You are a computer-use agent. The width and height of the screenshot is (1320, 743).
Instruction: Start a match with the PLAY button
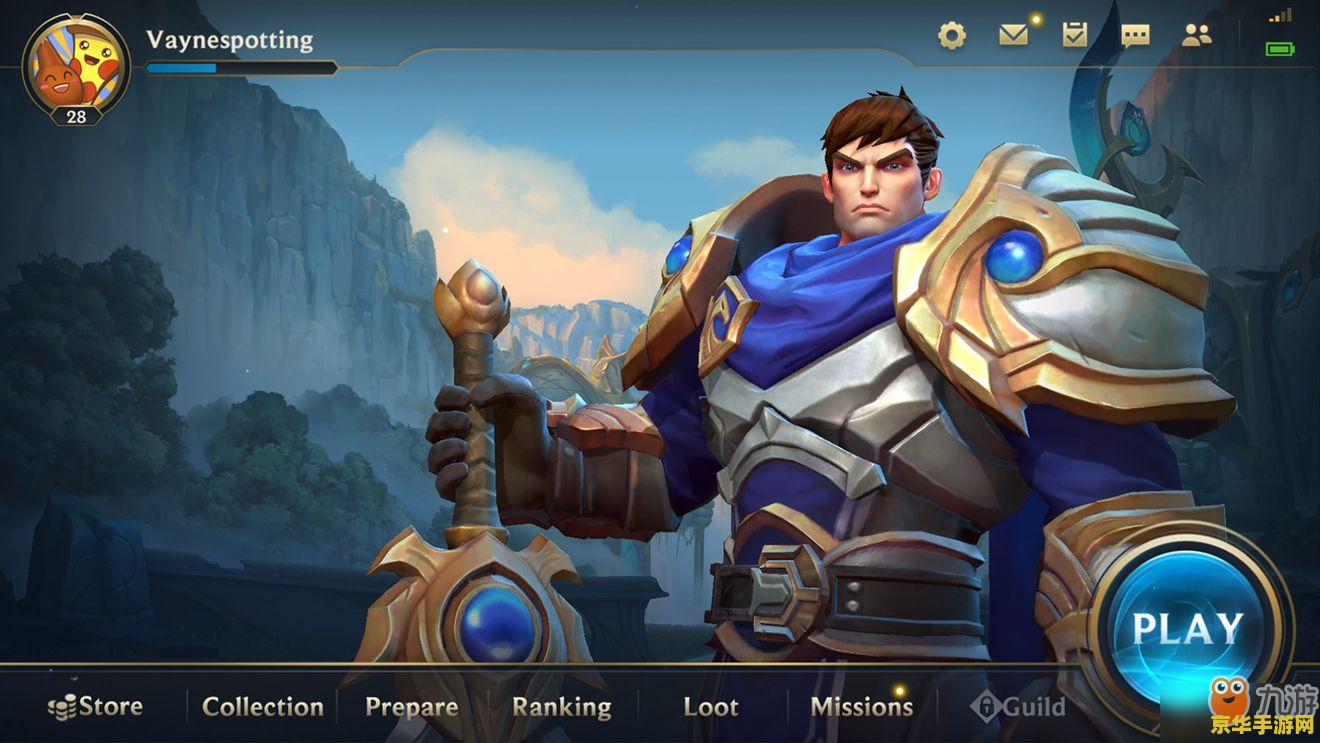point(1187,627)
